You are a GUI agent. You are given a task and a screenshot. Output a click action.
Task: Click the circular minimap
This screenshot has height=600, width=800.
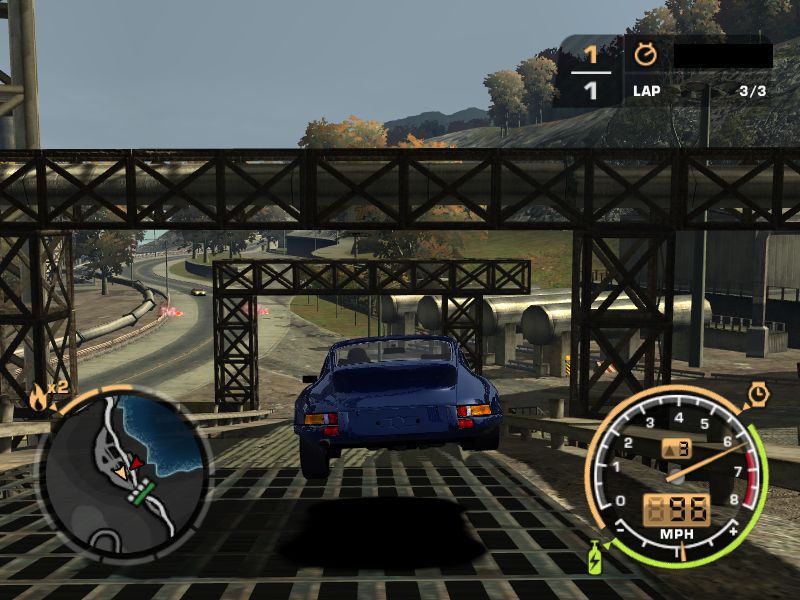[x=123, y=471]
